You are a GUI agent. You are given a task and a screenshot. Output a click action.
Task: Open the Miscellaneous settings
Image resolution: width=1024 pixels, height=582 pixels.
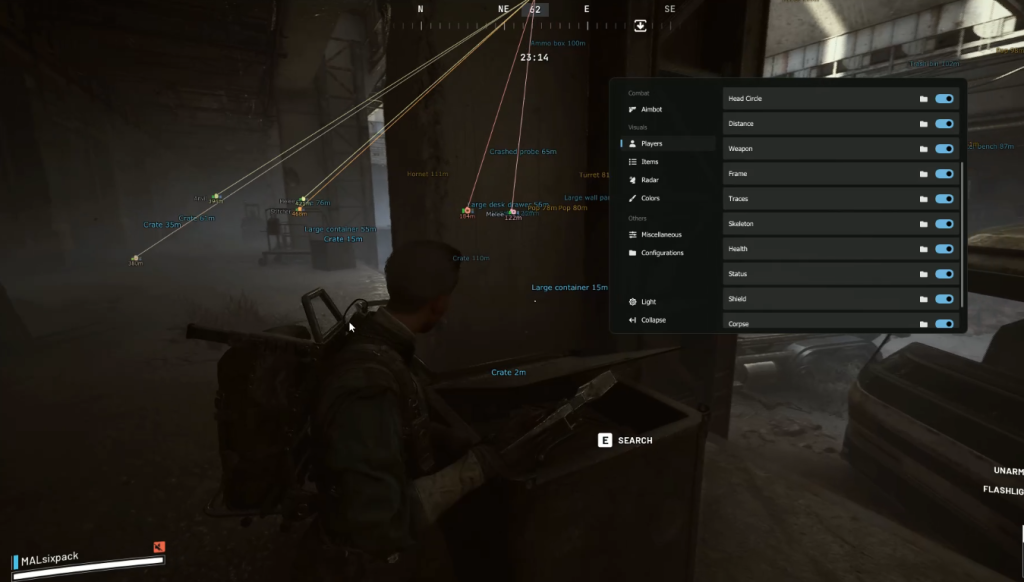(661, 234)
